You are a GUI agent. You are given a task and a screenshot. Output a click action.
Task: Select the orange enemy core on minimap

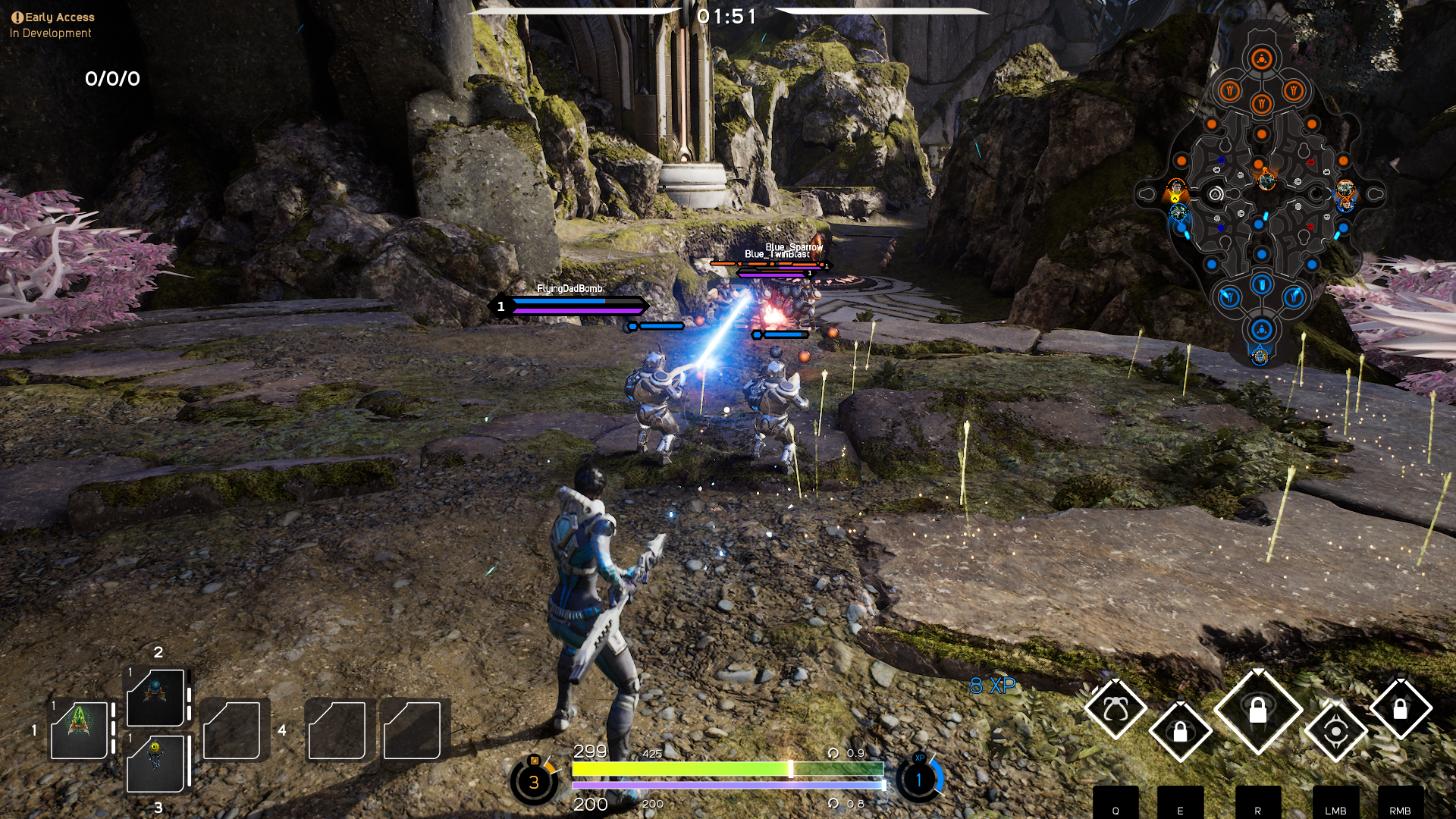coord(1262,59)
